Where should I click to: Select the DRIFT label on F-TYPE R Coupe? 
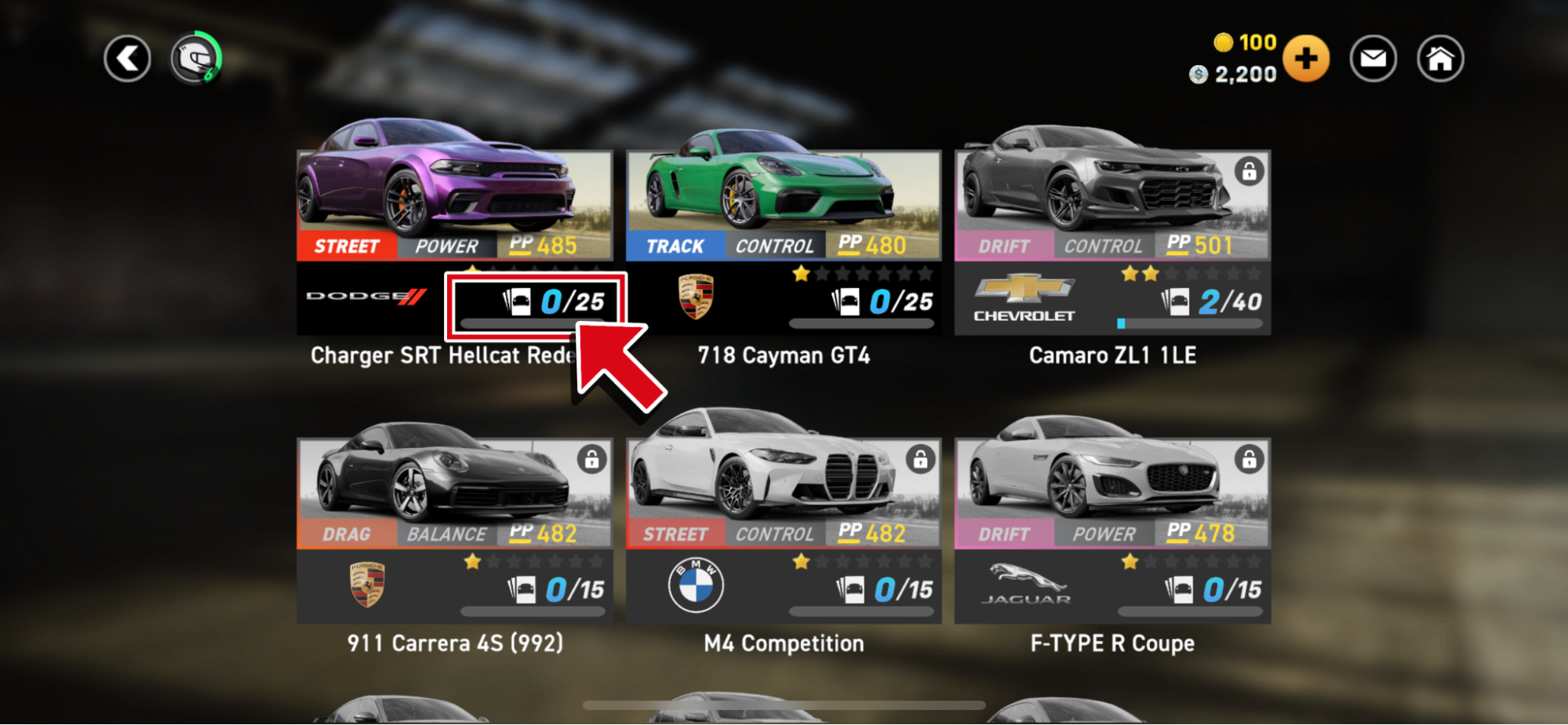pyautogui.click(x=1004, y=534)
